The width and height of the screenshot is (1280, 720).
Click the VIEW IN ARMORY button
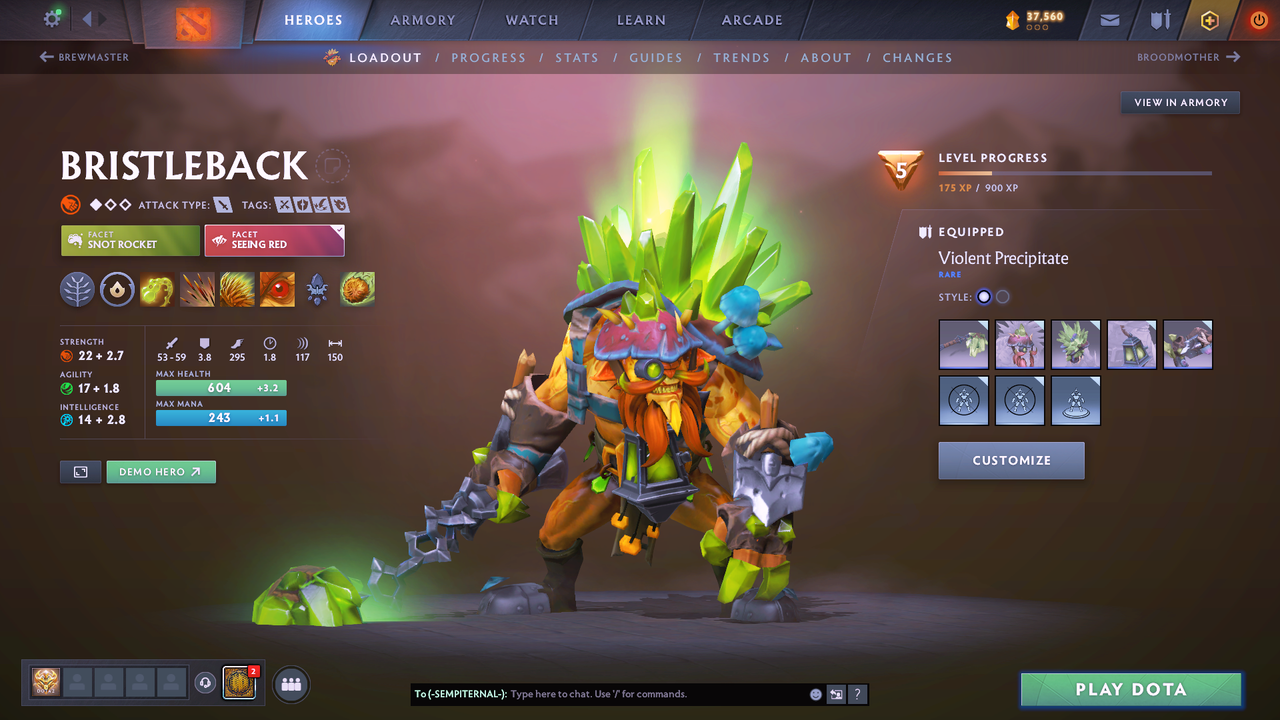point(1180,102)
